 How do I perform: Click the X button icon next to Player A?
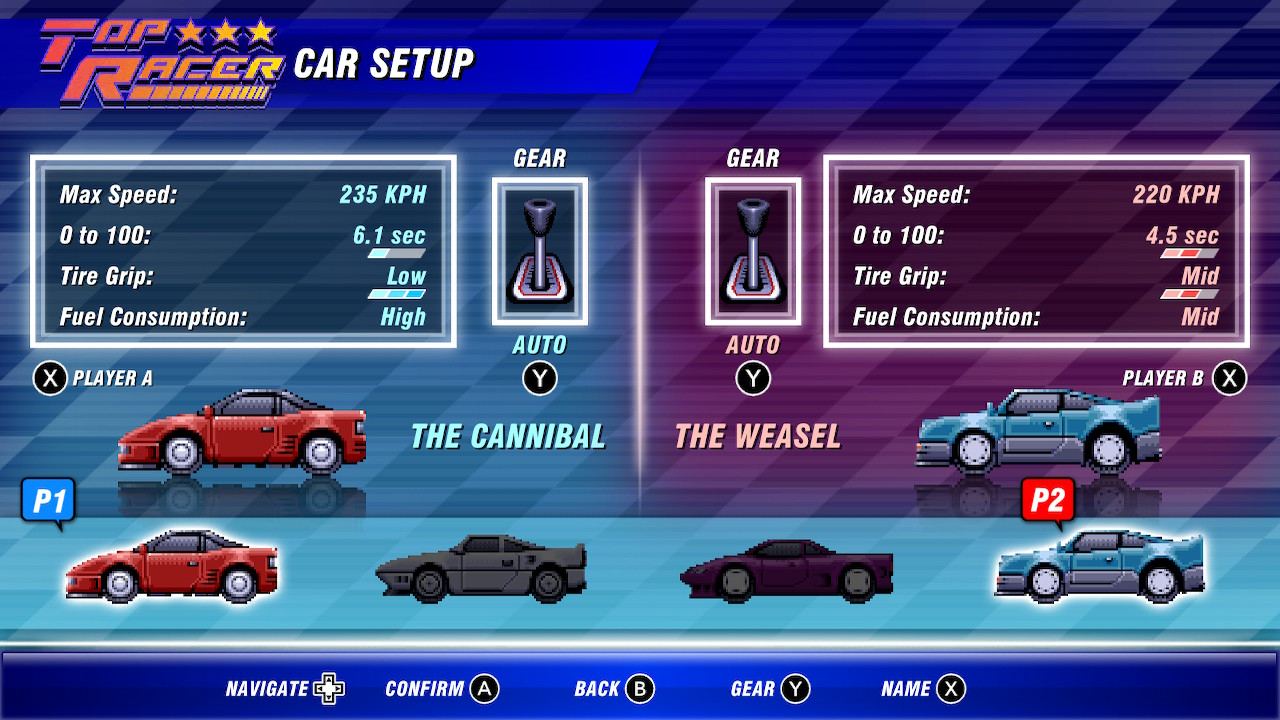pyautogui.click(x=51, y=378)
